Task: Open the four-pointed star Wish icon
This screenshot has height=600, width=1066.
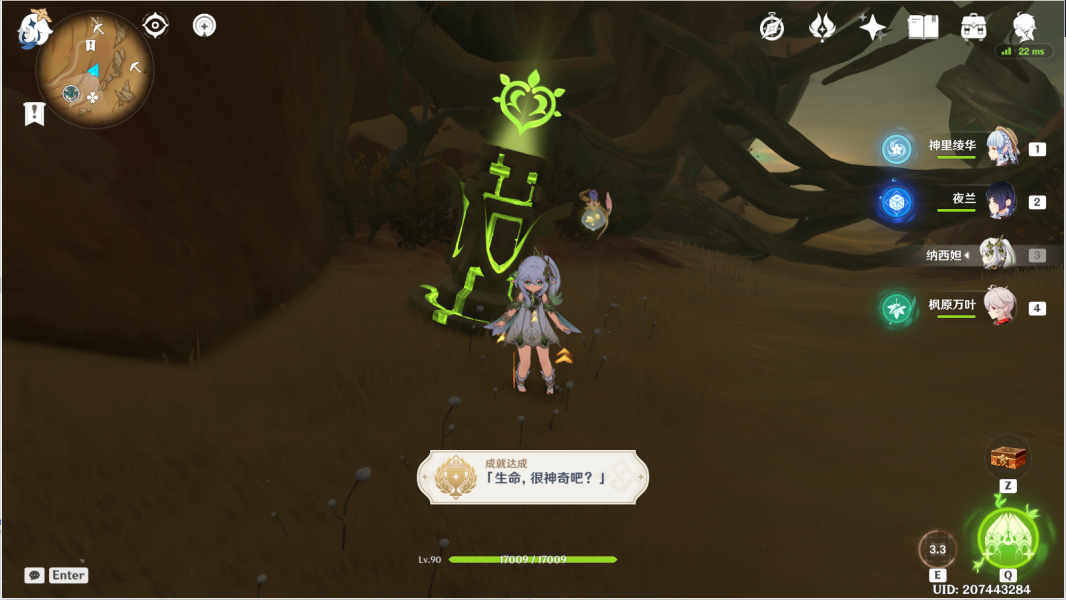Action: (872, 27)
